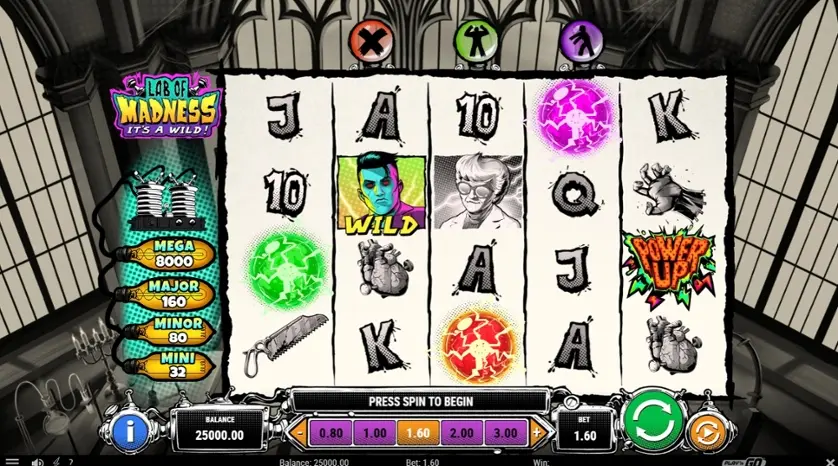This screenshot has width=838, height=466.
Task: Decrease the bet with the minus arrow
Action: click(x=297, y=432)
